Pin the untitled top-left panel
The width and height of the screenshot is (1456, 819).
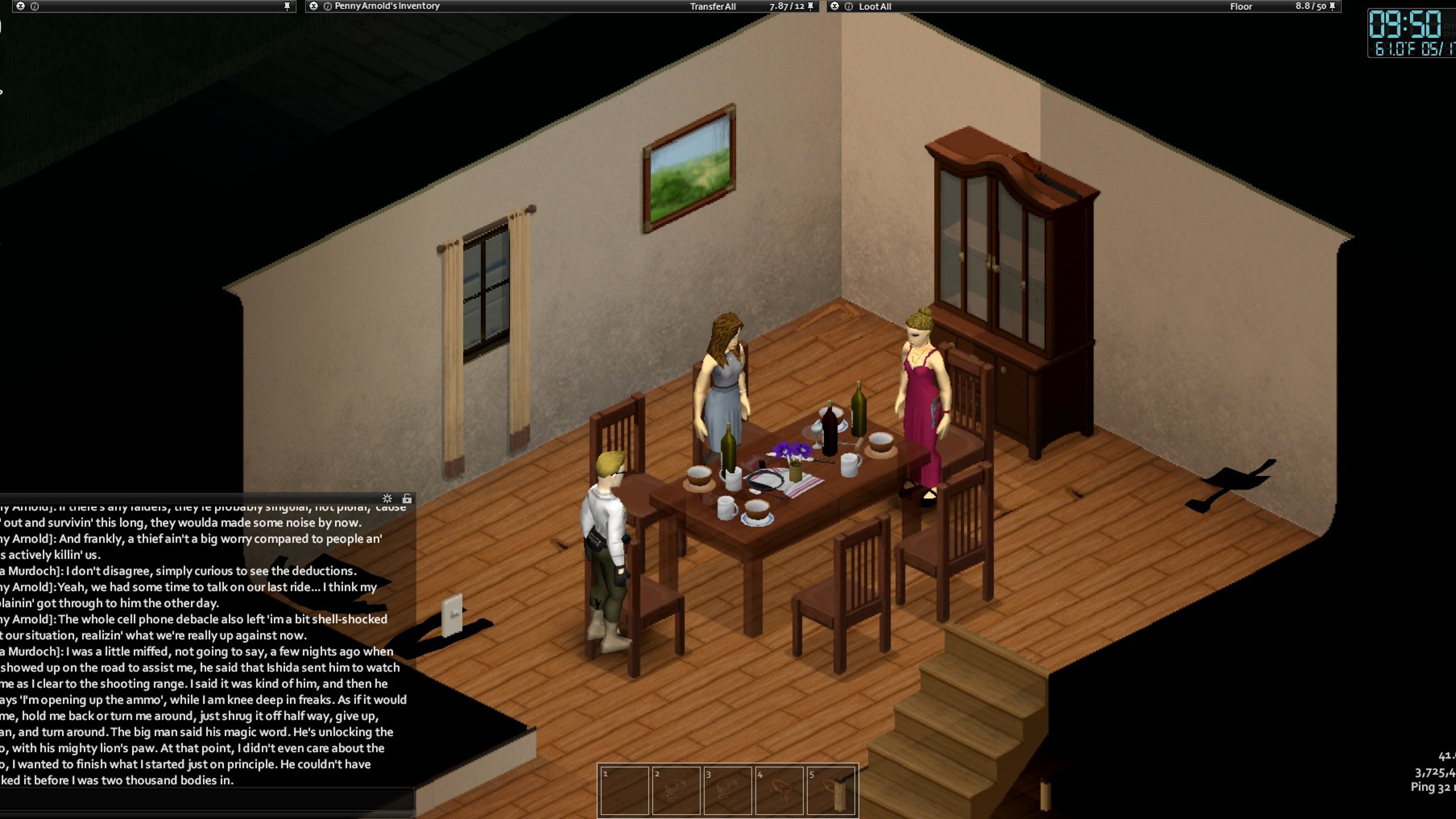click(287, 6)
